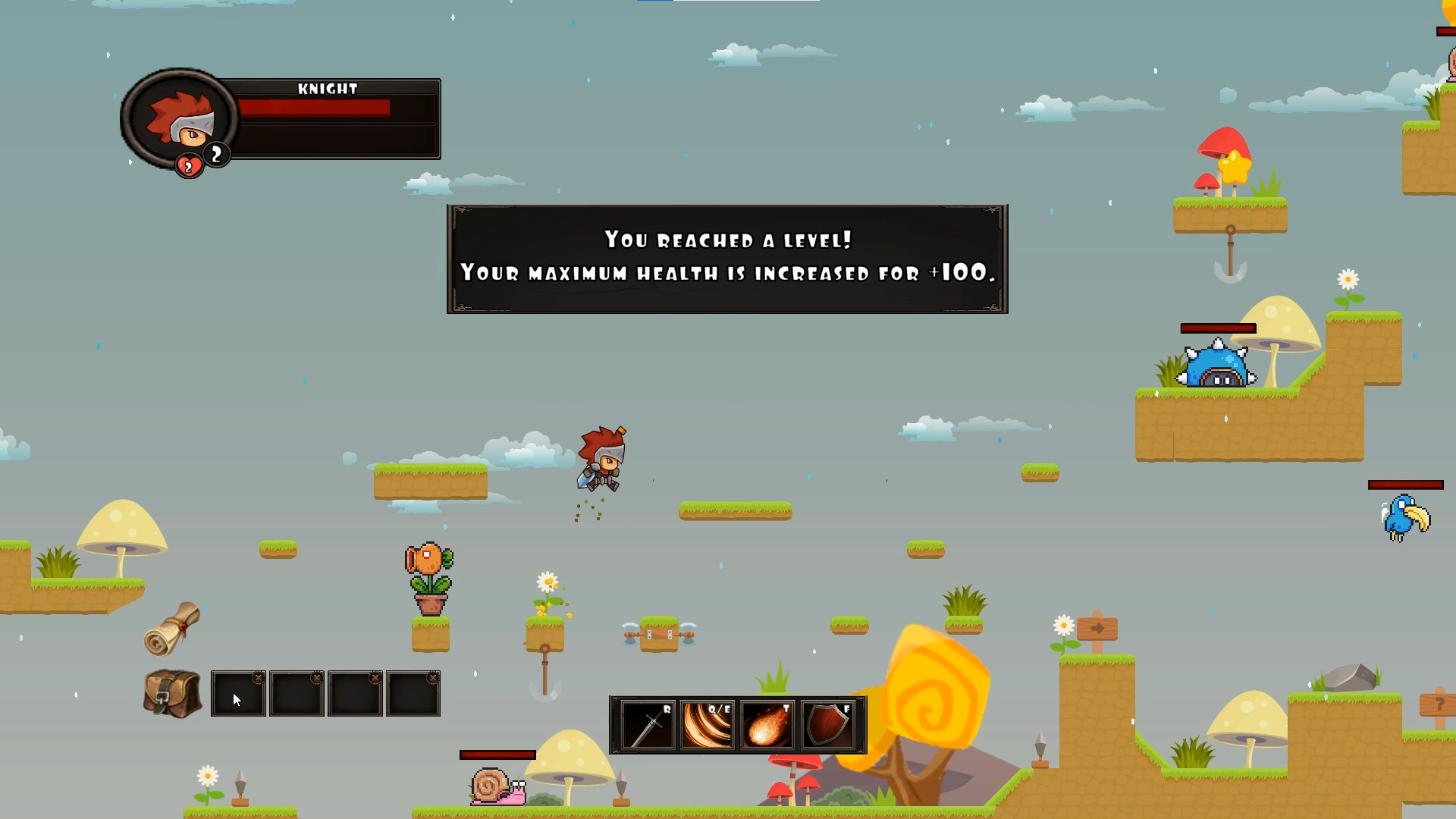Cast the fireball skill

pyautogui.click(x=767, y=726)
